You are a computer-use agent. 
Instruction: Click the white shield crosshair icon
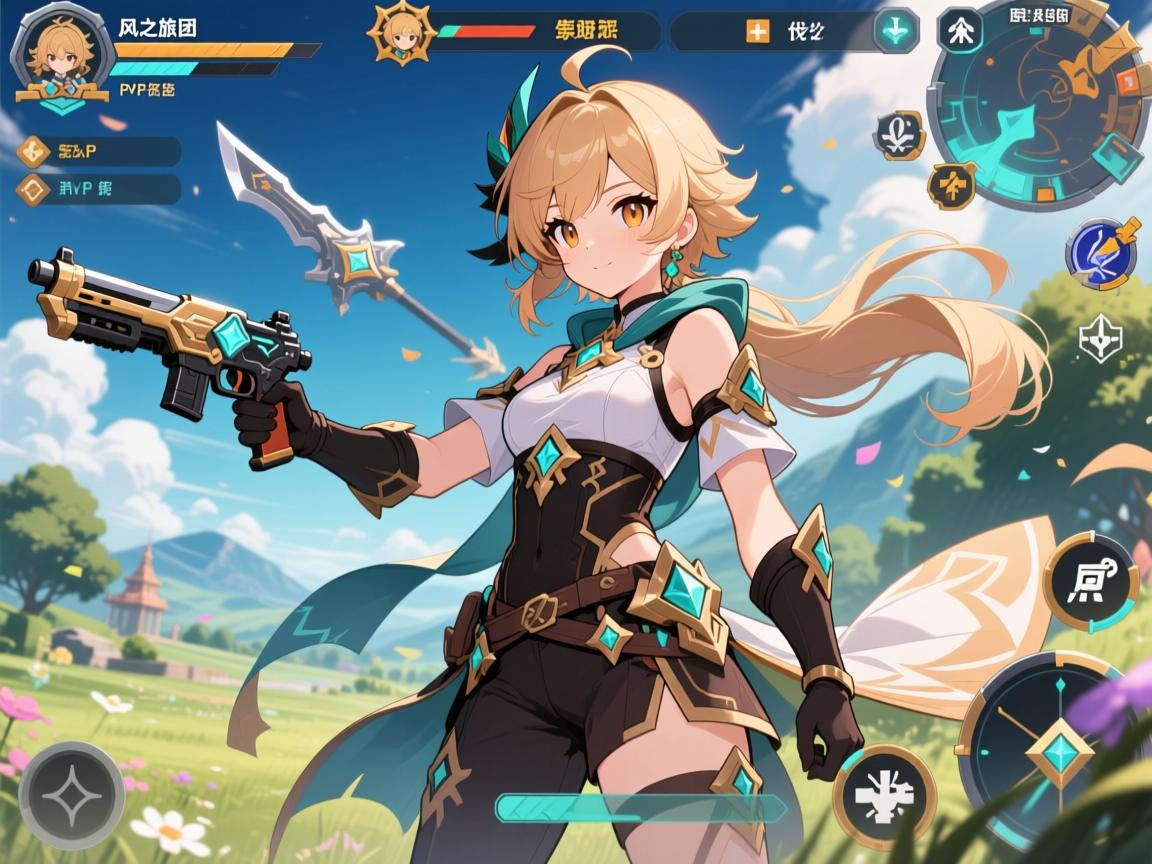point(1100,342)
